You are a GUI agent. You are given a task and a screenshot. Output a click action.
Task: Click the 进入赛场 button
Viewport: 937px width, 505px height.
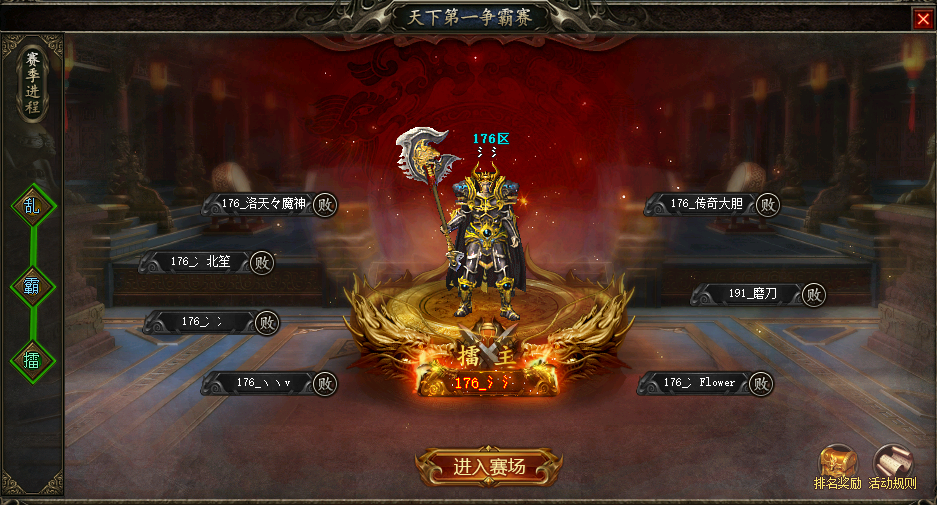[x=489, y=467]
